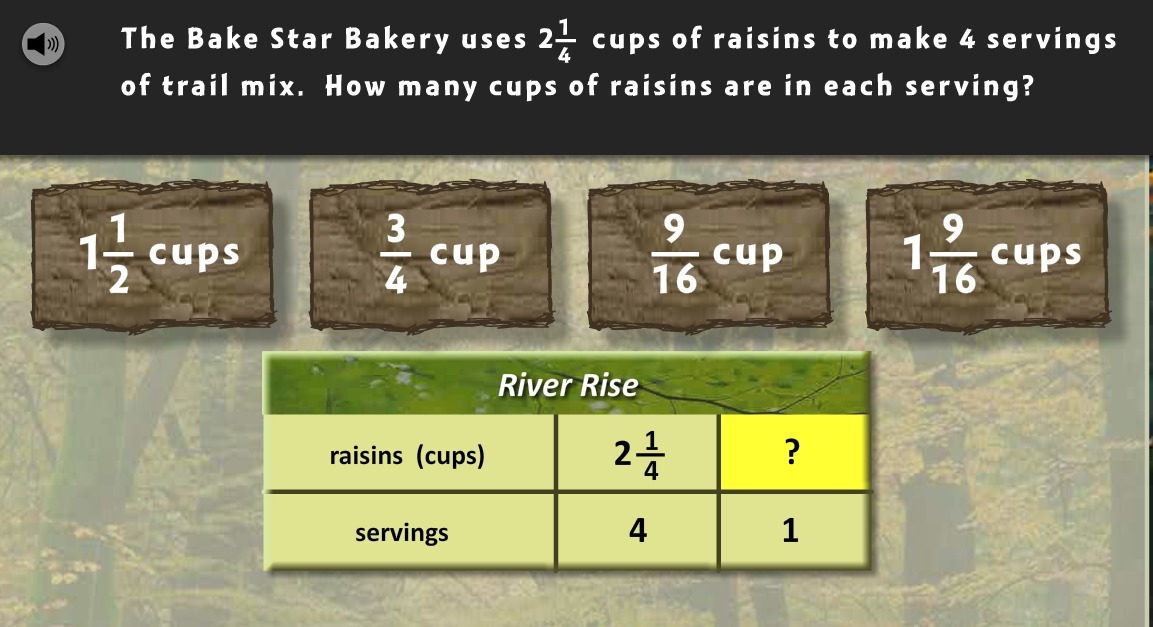Answer with 1 9/16 cups
This screenshot has height=627, width=1153.
point(986,256)
